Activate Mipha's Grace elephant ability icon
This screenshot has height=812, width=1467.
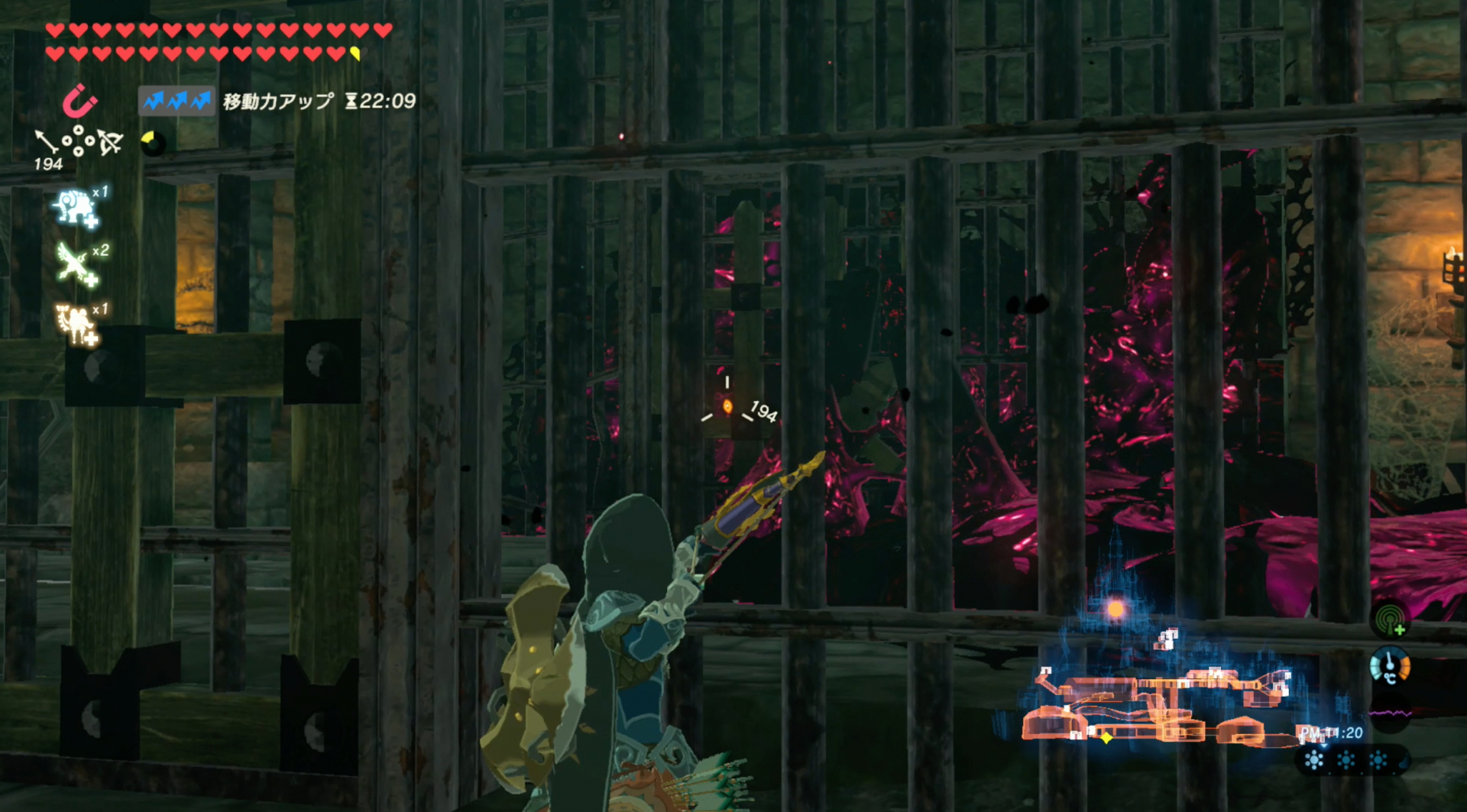coord(75,207)
